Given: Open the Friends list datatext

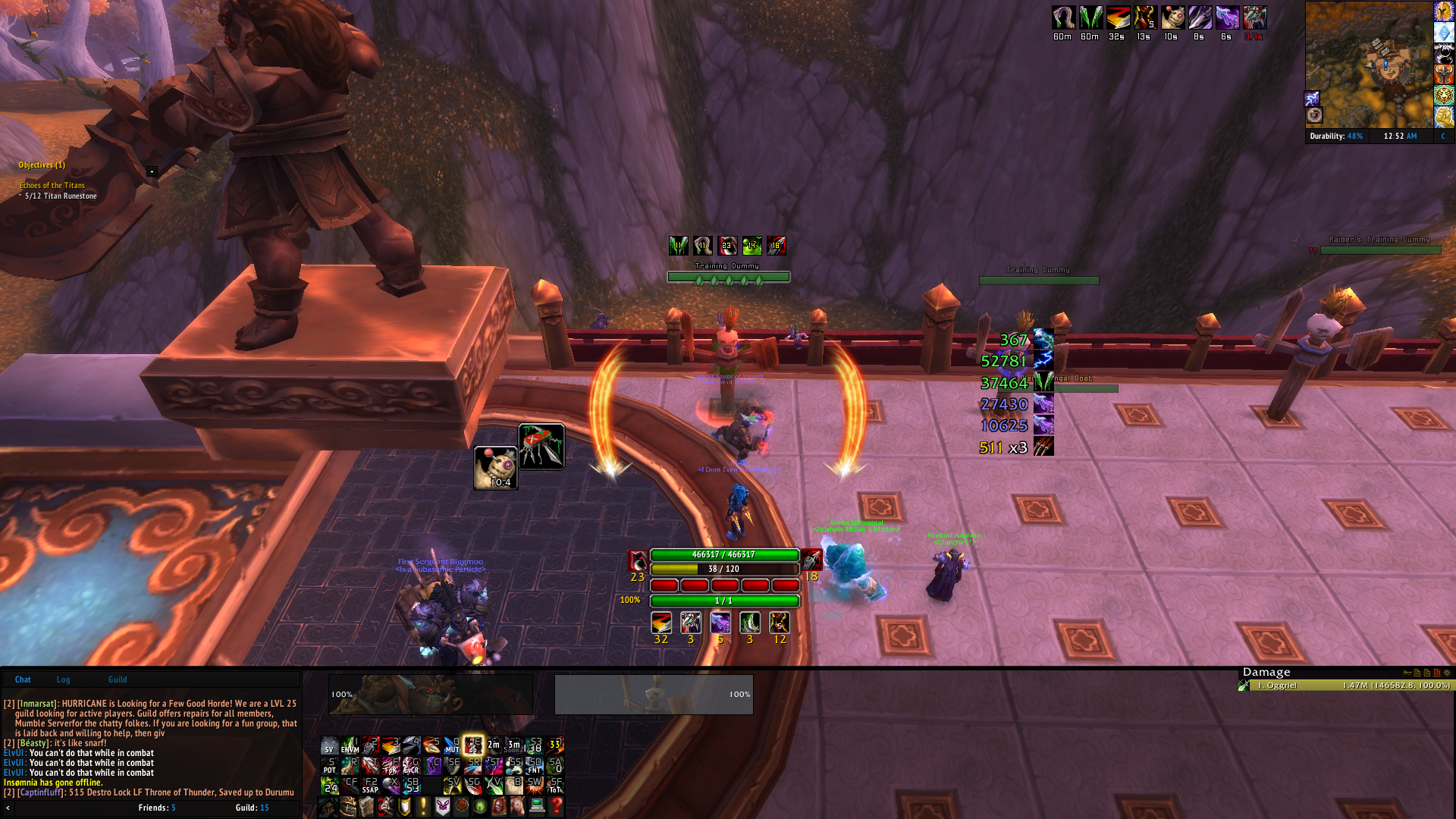Looking at the screenshot, I should tap(157, 808).
